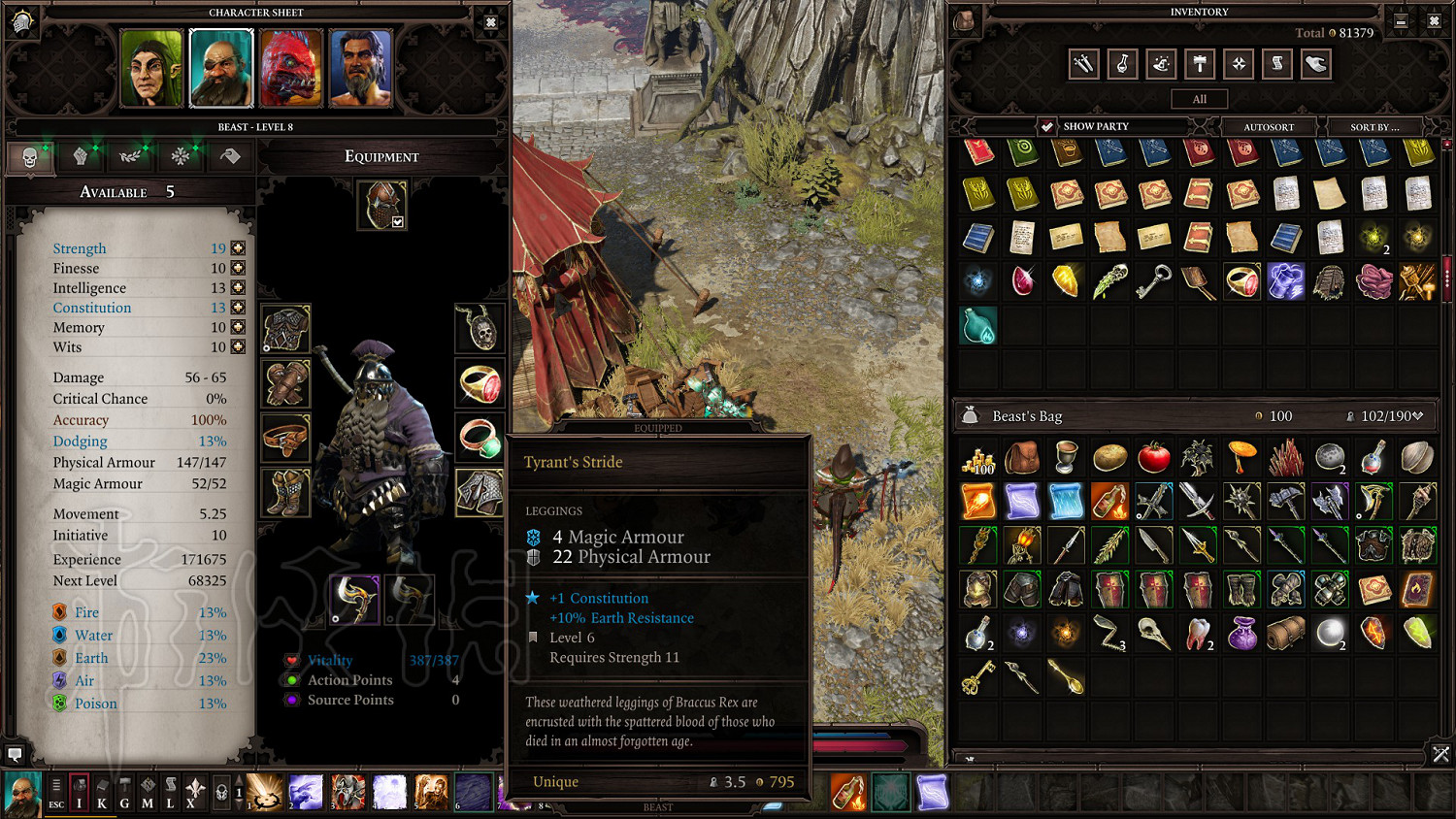Close the Inventory window
This screenshot has width=1456, height=819.
pyautogui.click(x=1434, y=20)
